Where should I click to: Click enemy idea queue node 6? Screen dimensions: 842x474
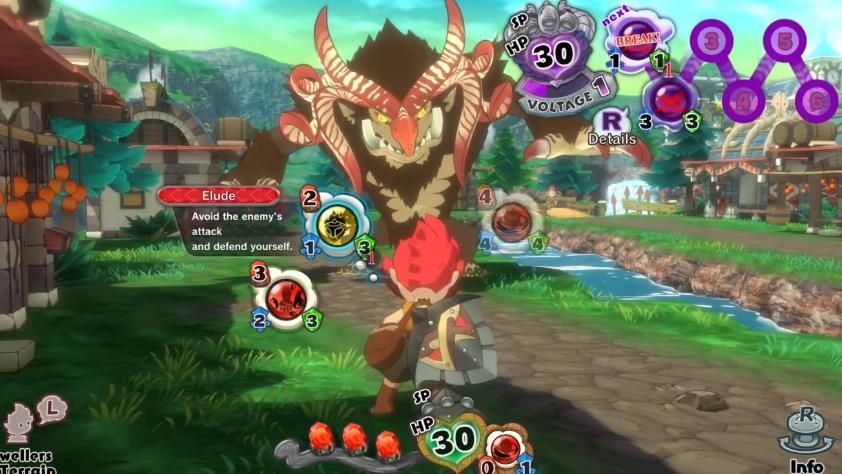point(816,100)
